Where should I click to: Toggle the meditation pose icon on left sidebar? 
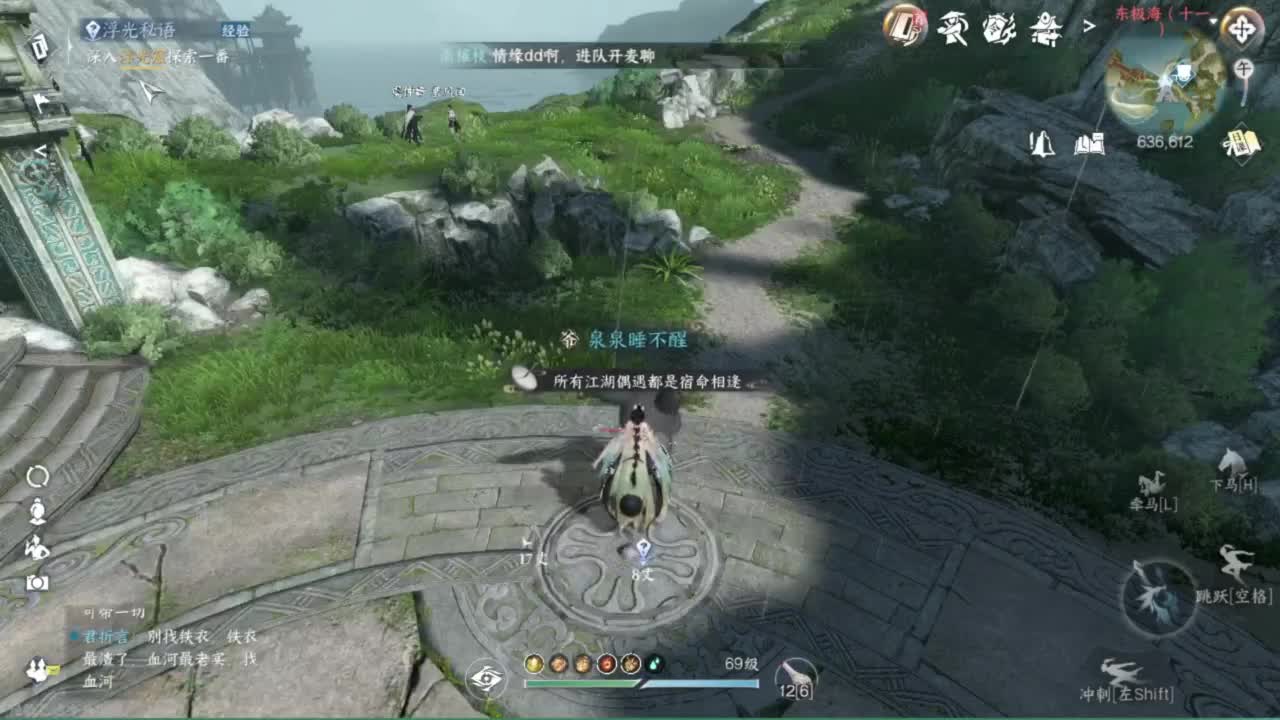click(x=36, y=512)
